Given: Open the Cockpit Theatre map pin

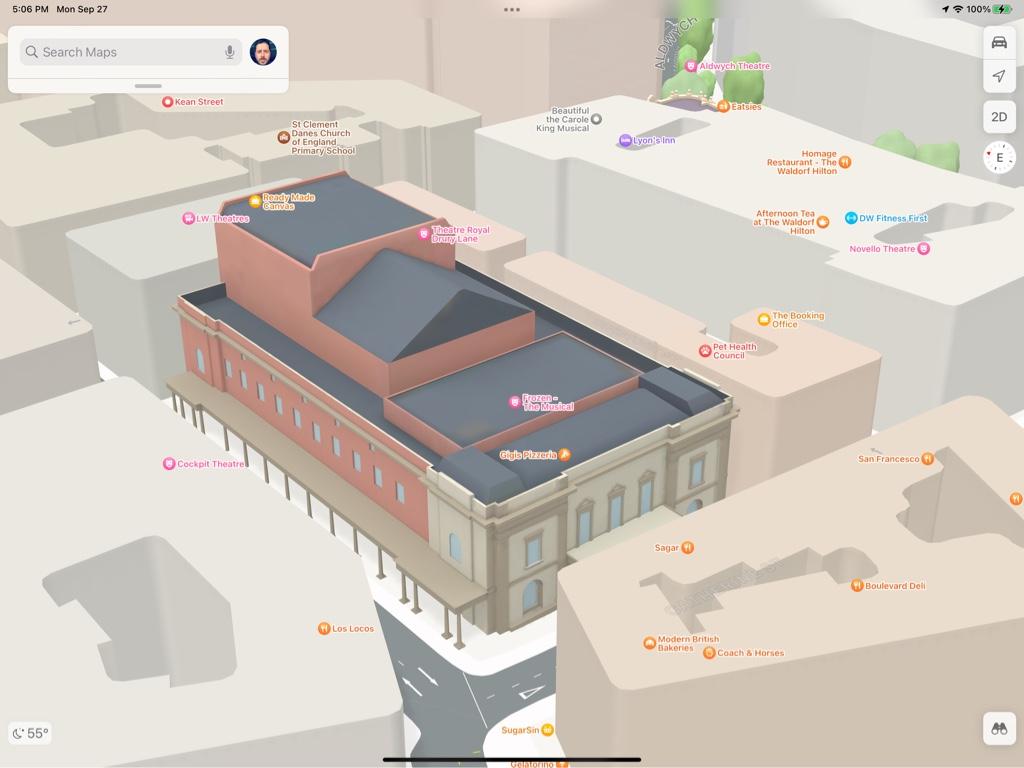Looking at the screenshot, I should [x=169, y=464].
